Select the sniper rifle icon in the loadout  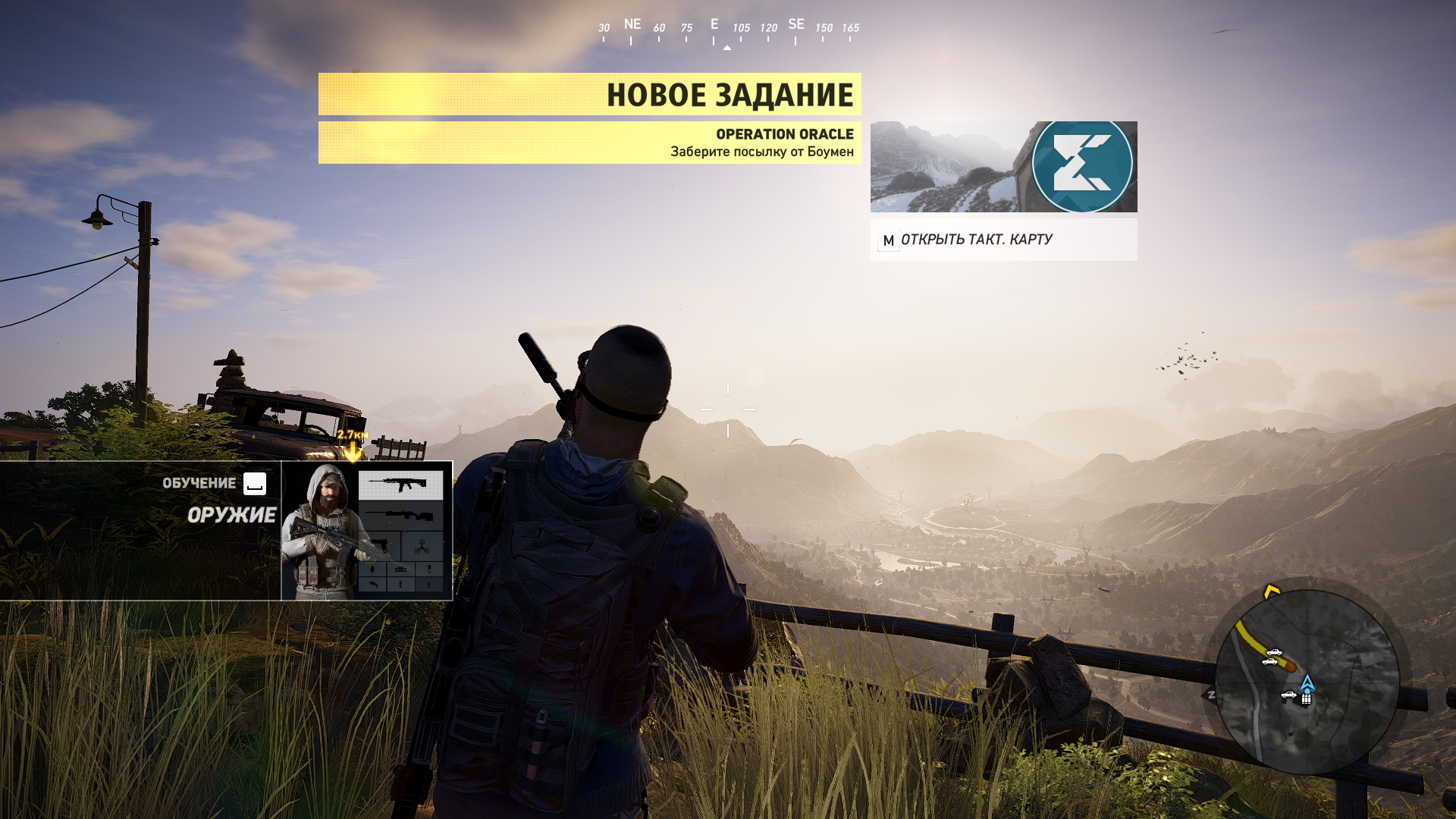point(401,515)
